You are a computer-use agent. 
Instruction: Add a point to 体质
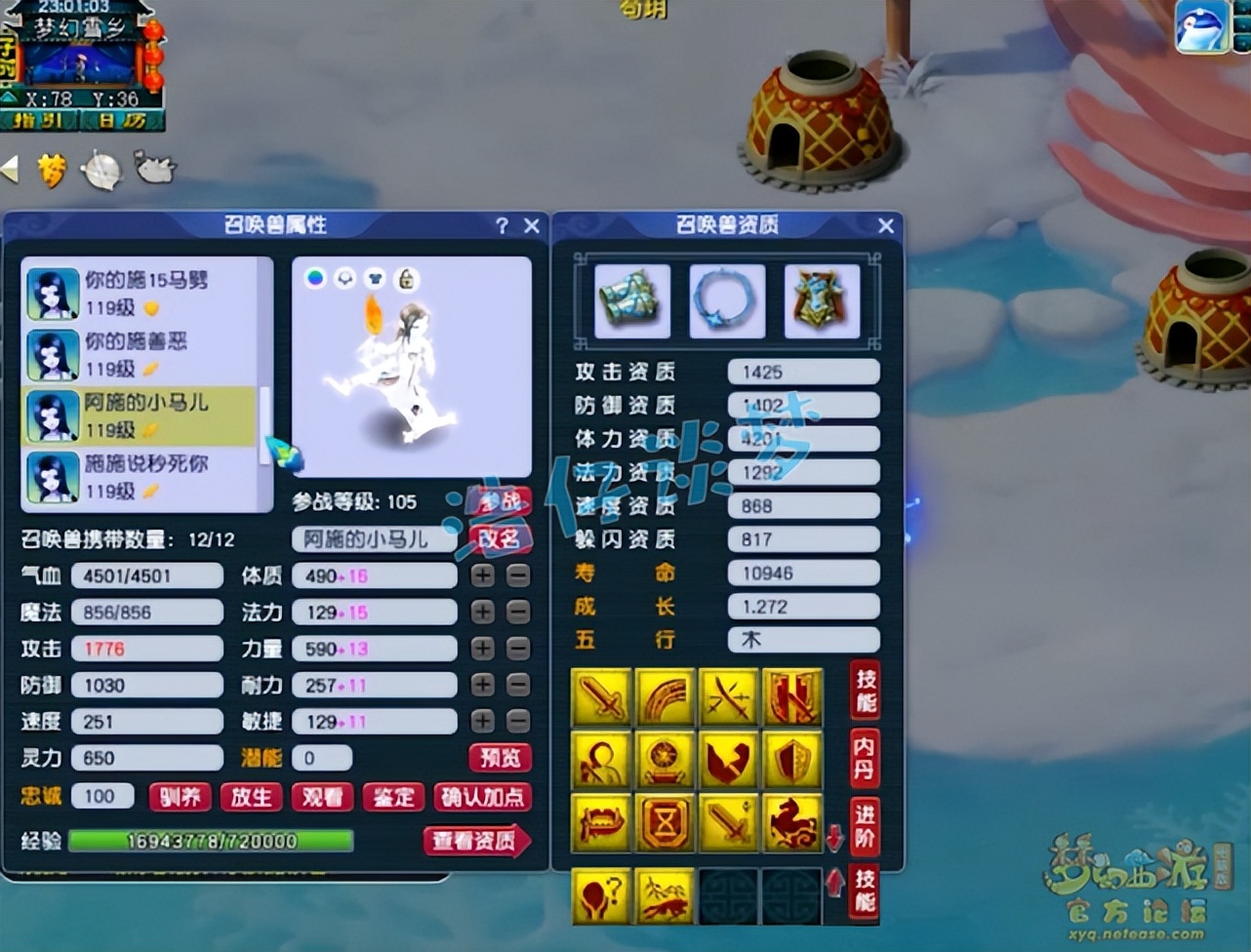pyautogui.click(x=483, y=575)
